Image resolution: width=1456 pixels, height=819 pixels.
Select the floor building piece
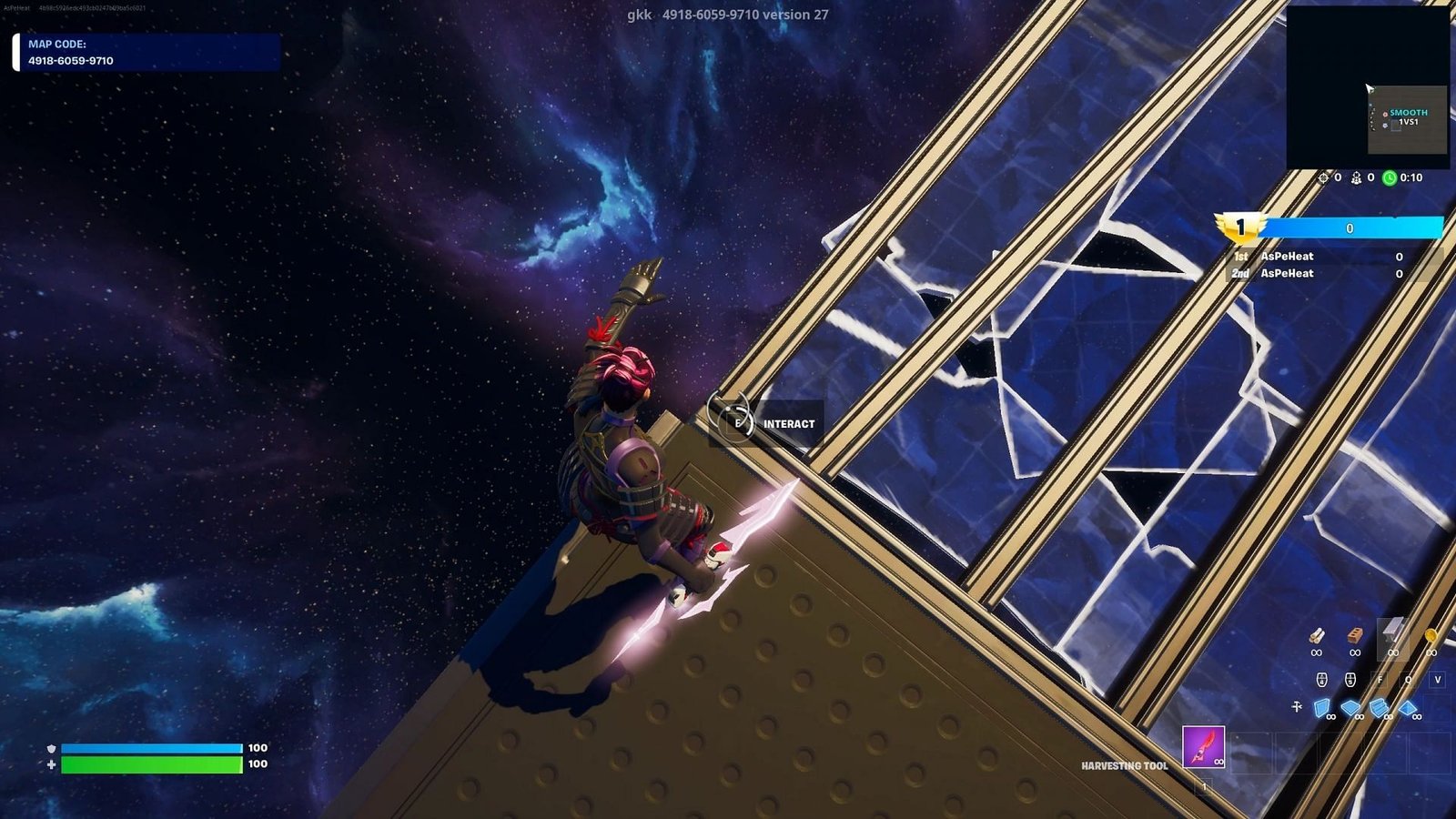tap(1350, 708)
